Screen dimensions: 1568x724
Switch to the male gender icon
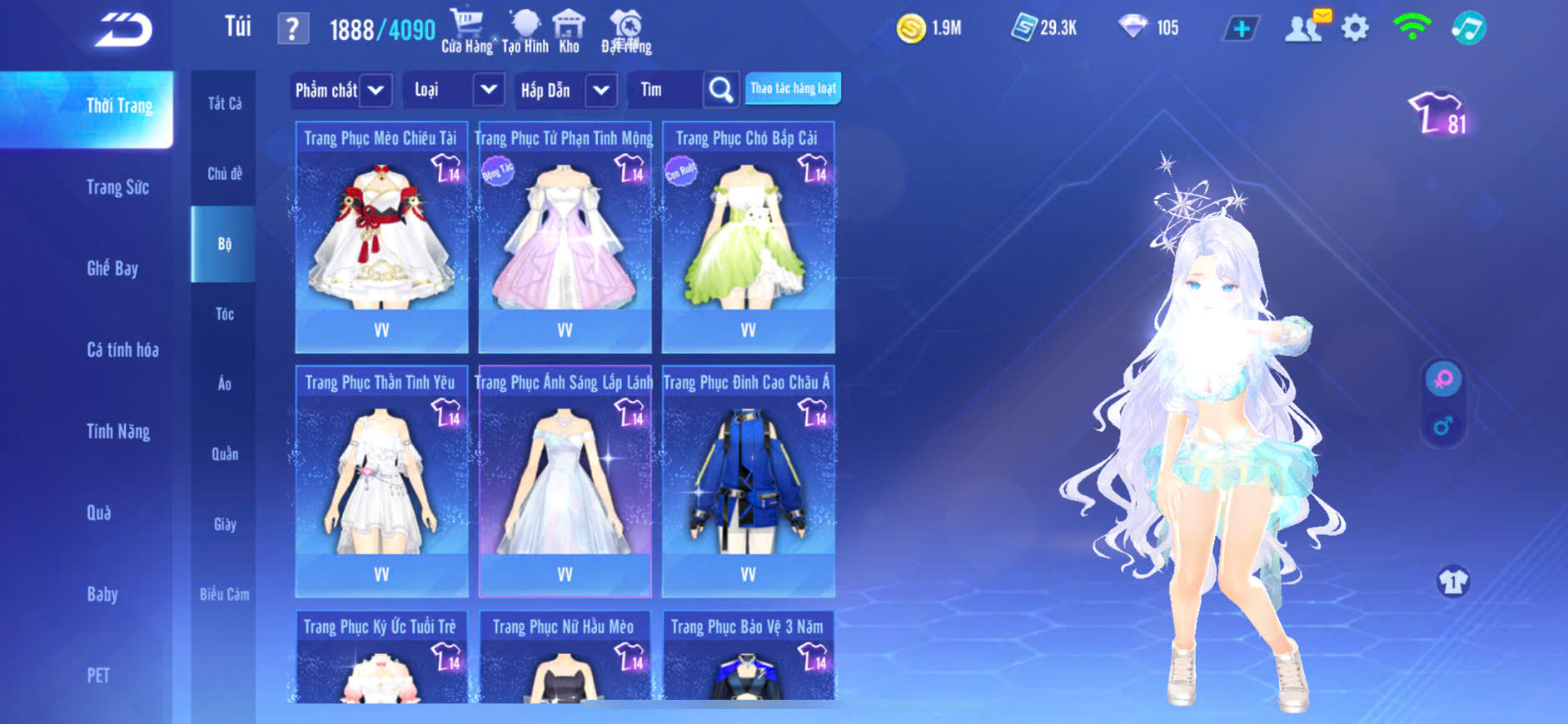(1443, 426)
